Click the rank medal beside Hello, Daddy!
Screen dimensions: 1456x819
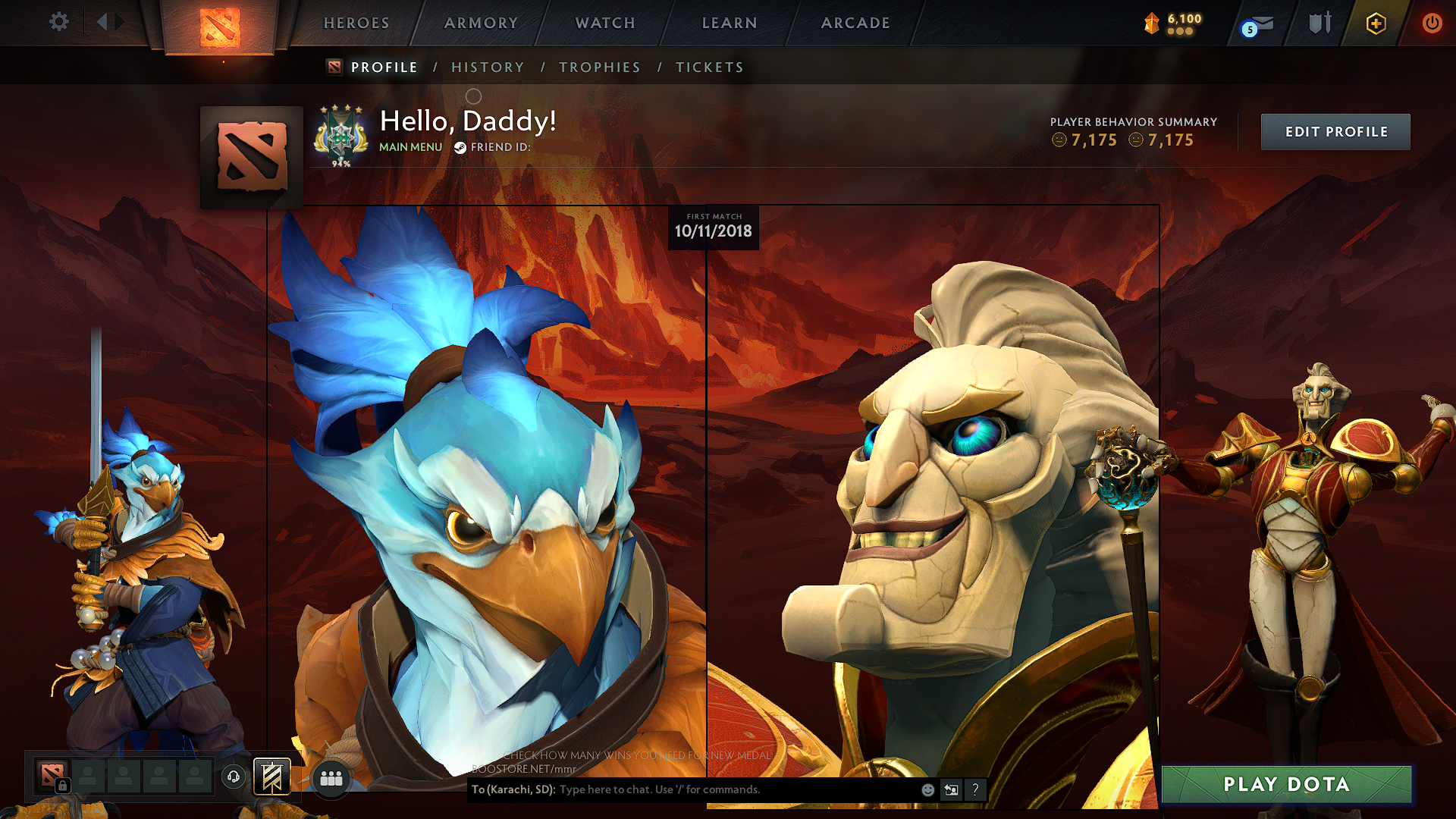[341, 135]
